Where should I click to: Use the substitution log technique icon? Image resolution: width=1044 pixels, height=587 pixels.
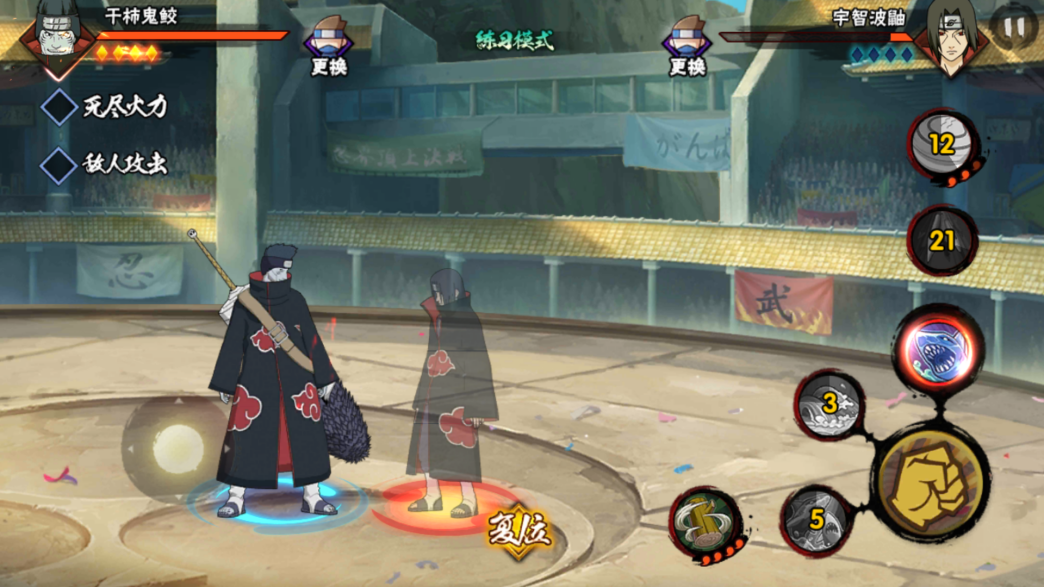pyautogui.click(x=707, y=524)
